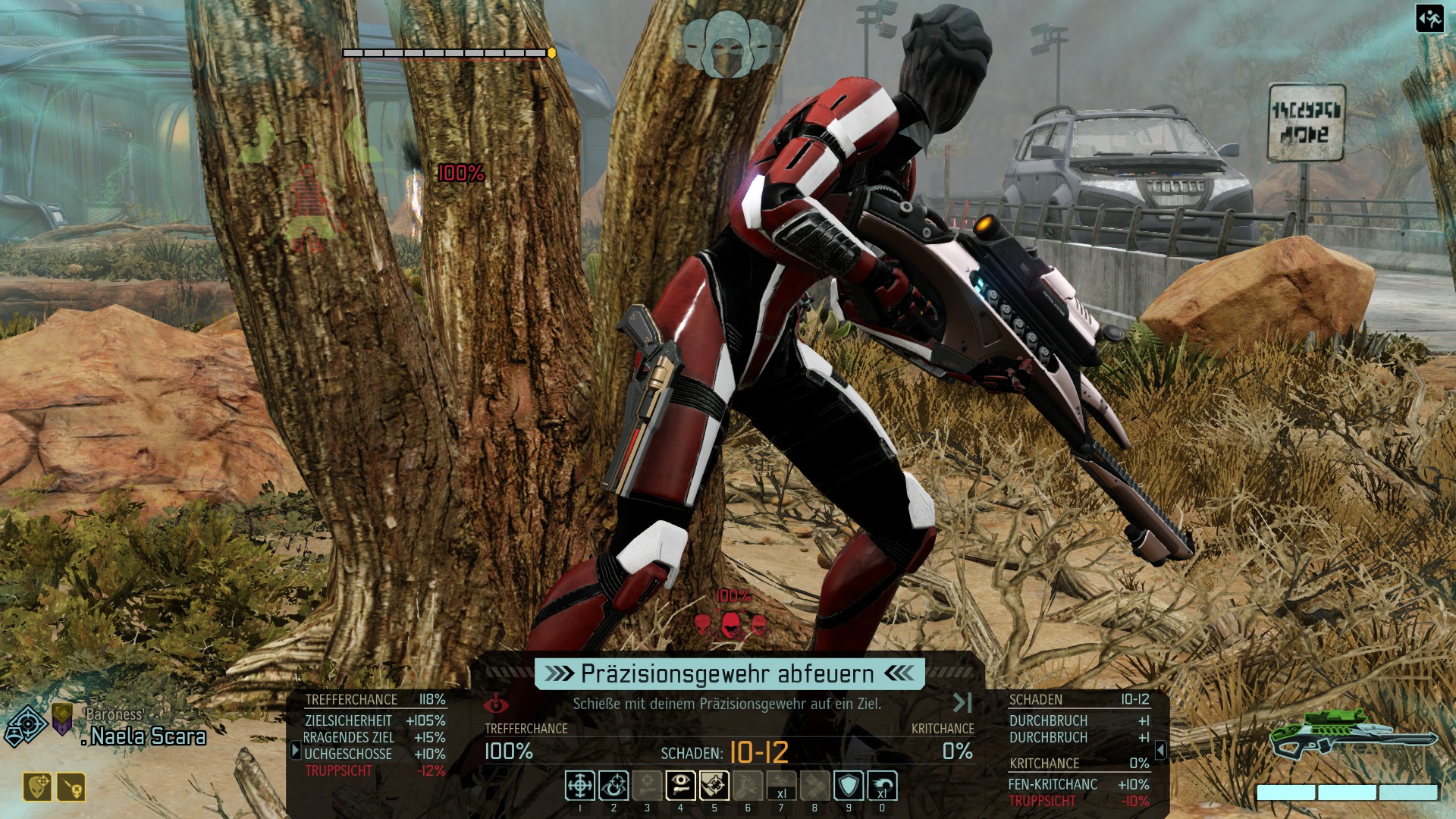
Task: Activate the Hunker Down shield ability
Action: tap(848, 786)
